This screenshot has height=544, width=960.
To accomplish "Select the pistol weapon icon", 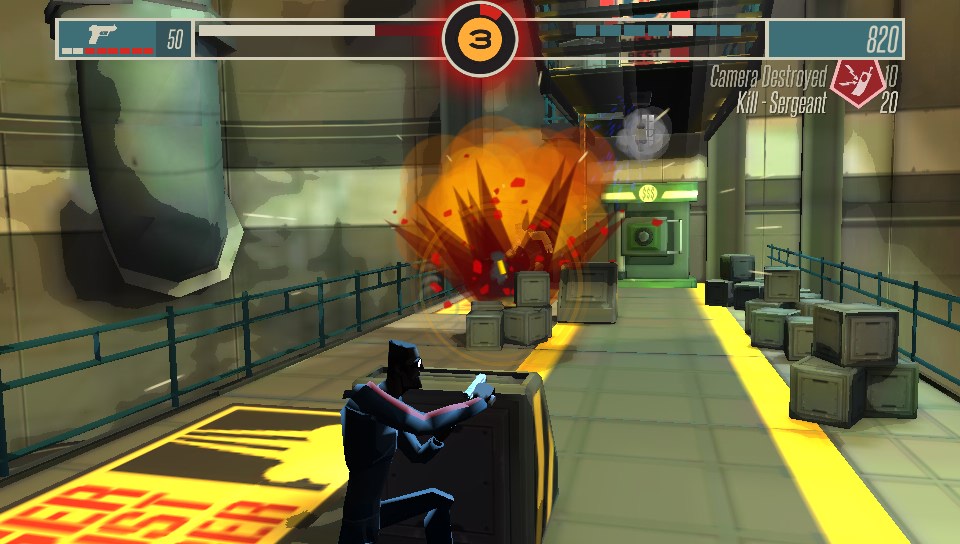I will [x=103, y=33].
